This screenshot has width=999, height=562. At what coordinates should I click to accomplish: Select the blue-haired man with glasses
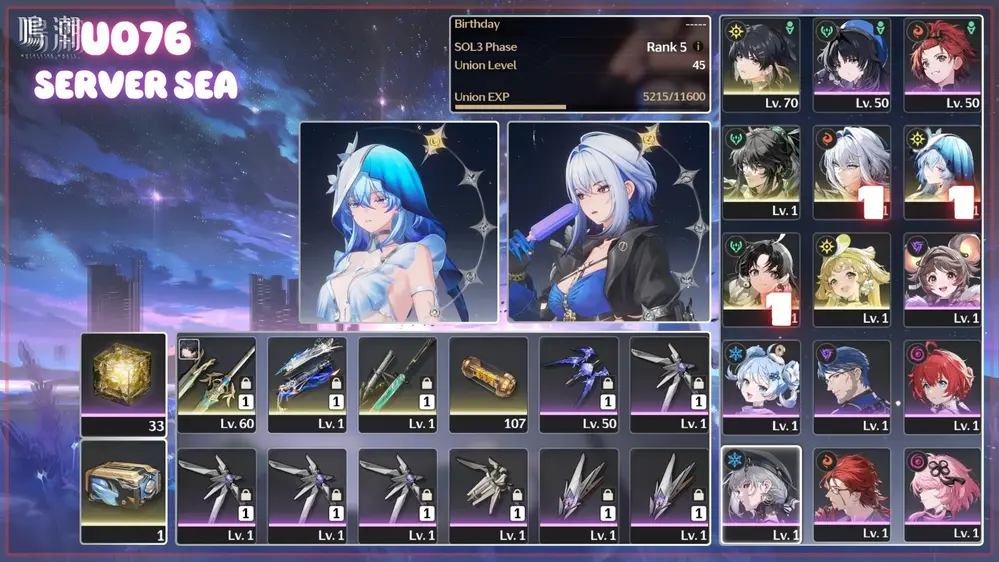point(851,386)
